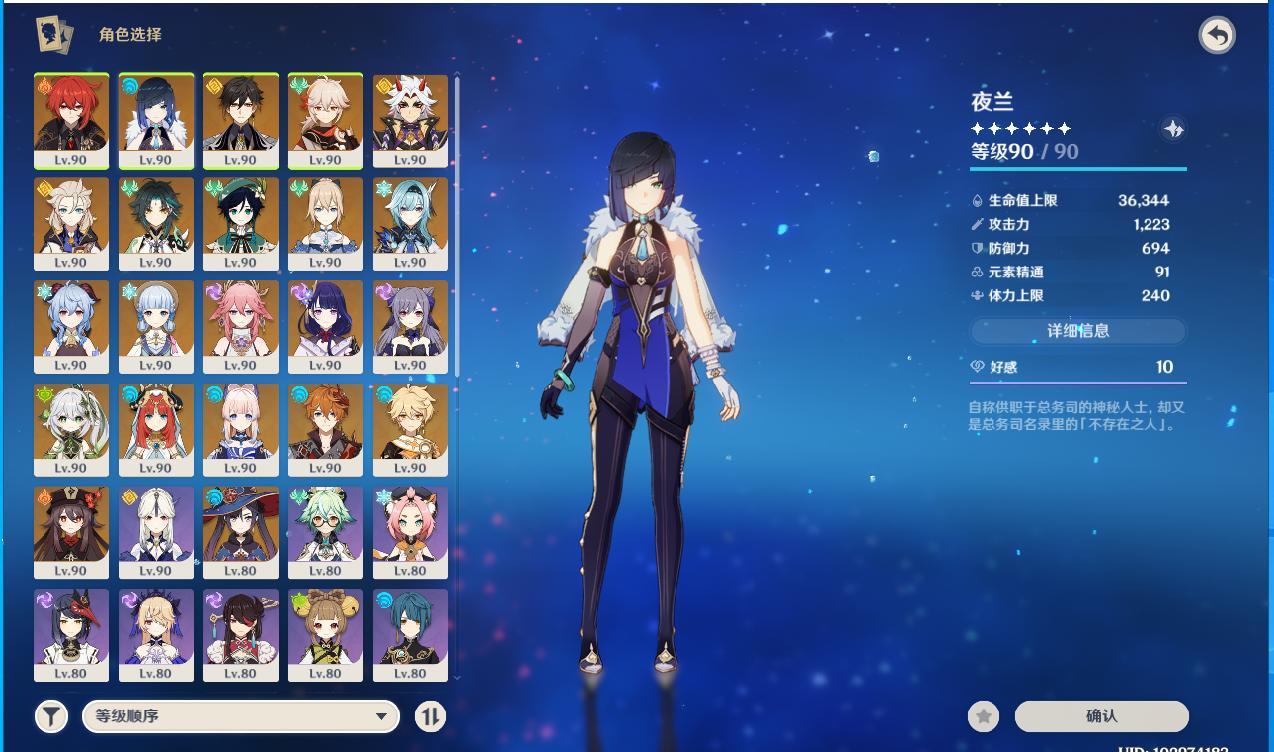Select the Raiden Shogun portrait
Screen dimensions: 1274x752
pos(325,326)
